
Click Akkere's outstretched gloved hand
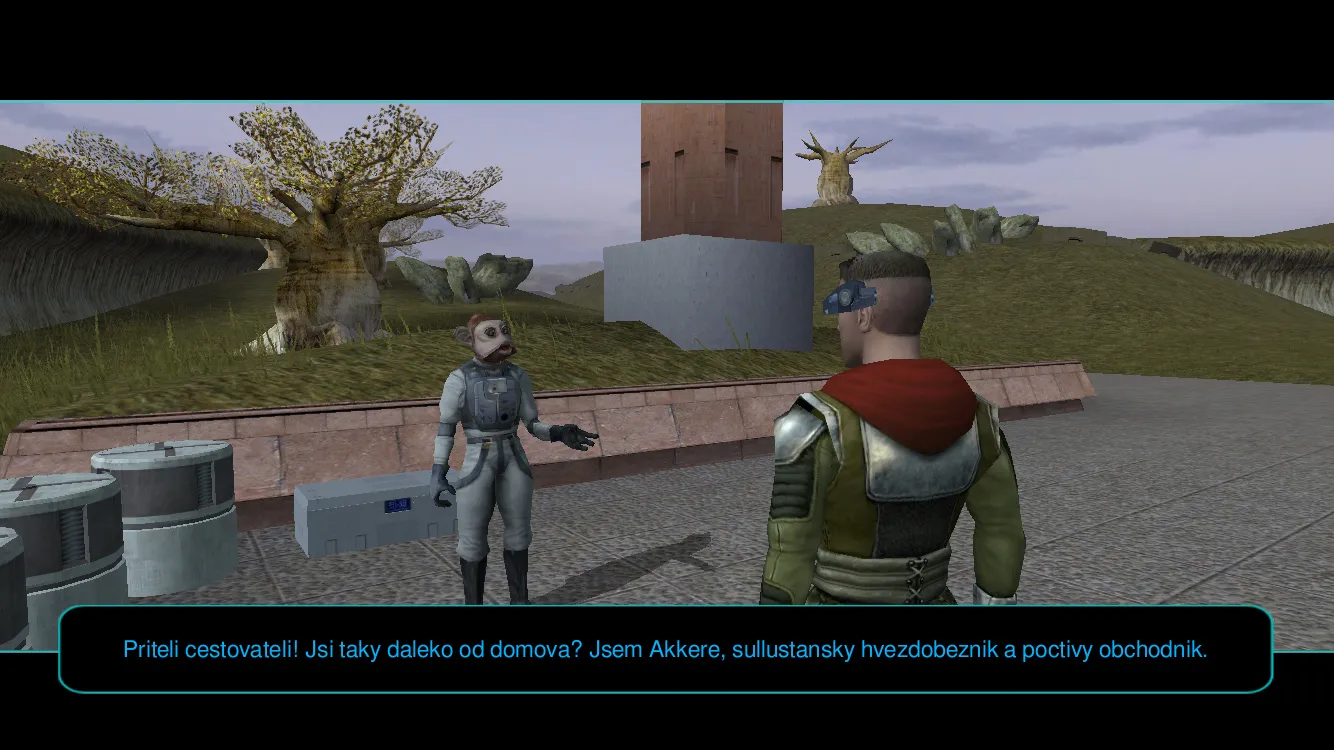tap(570, 437)
